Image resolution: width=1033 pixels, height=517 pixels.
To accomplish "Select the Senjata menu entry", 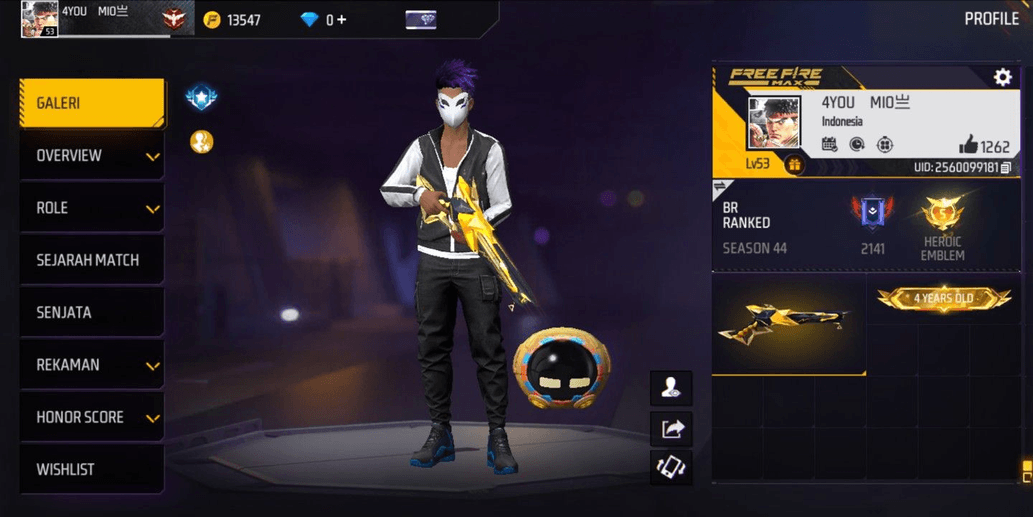I will click(x=91, y=313).
